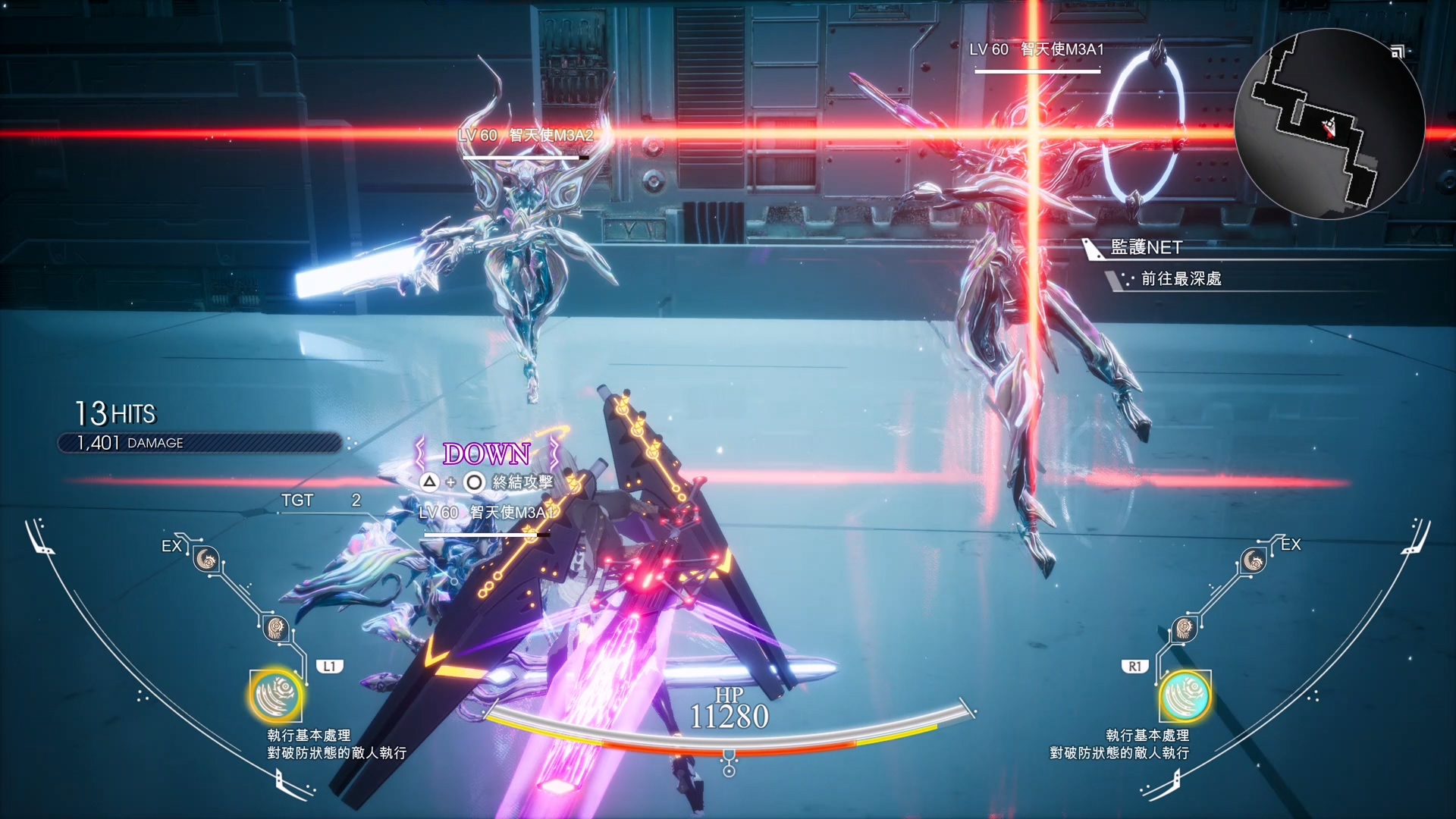Click the 前往最深處 objective entry
1456x819 pixels.
[x=1181, y=279]
